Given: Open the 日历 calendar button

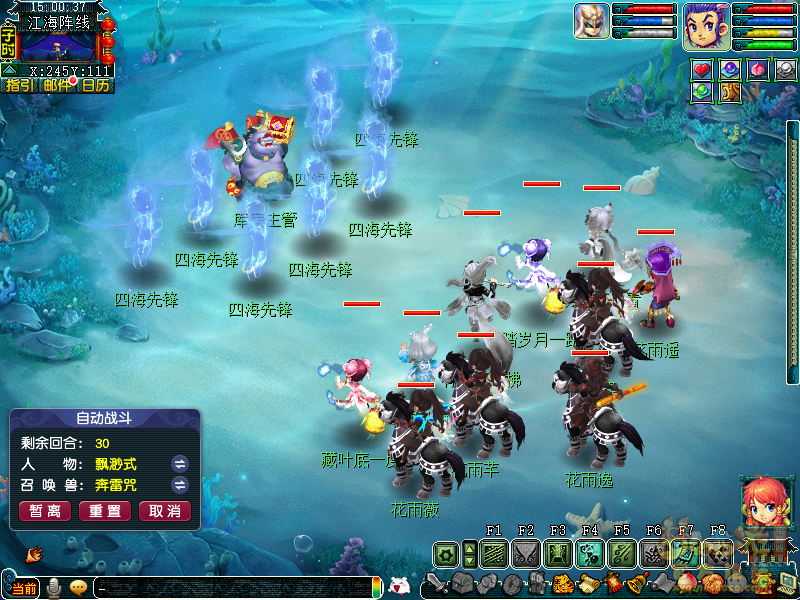Looking at the screenshot, I should [x=96, y=86].
